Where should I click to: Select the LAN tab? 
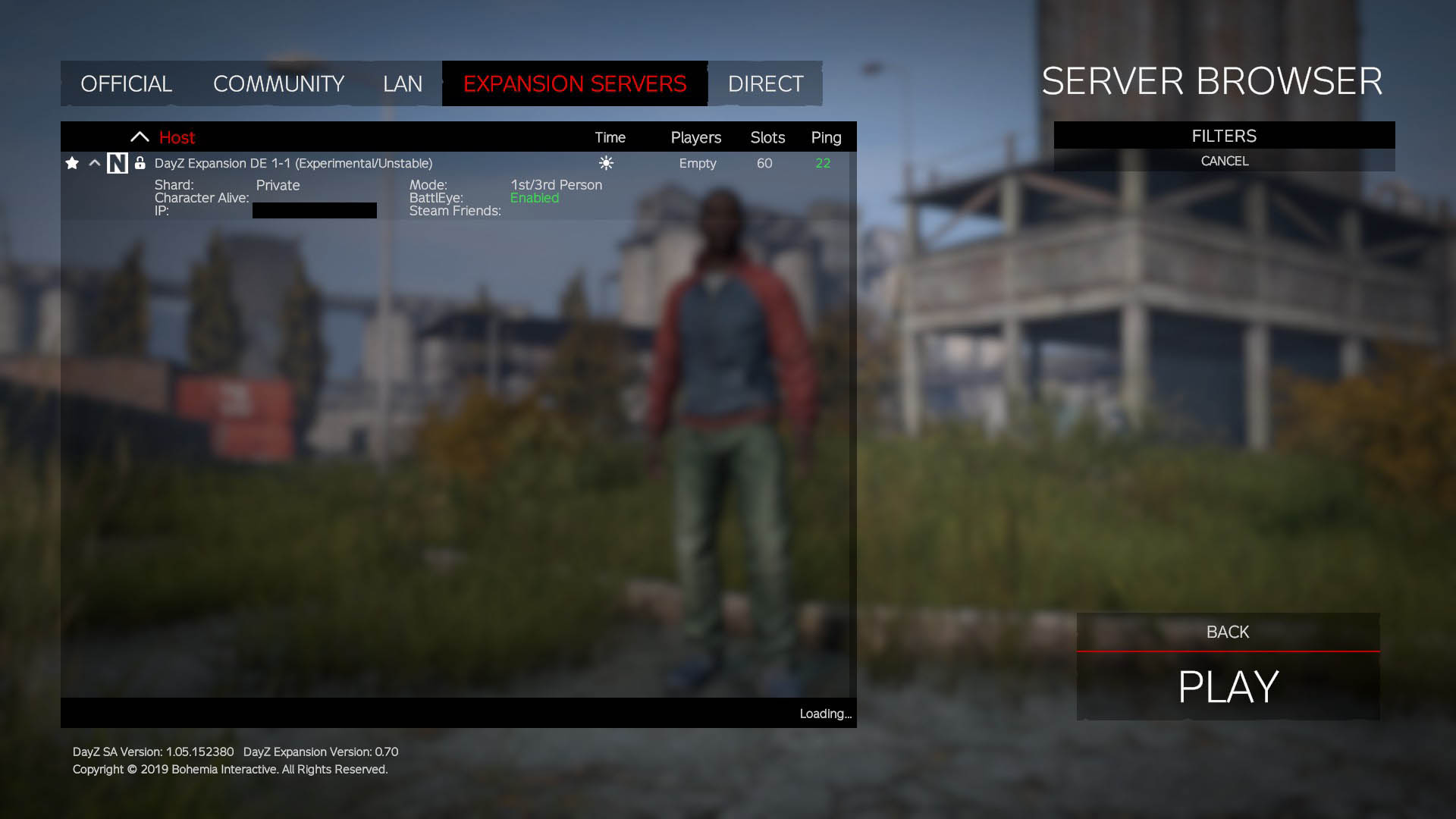click(x=402, y=83)
